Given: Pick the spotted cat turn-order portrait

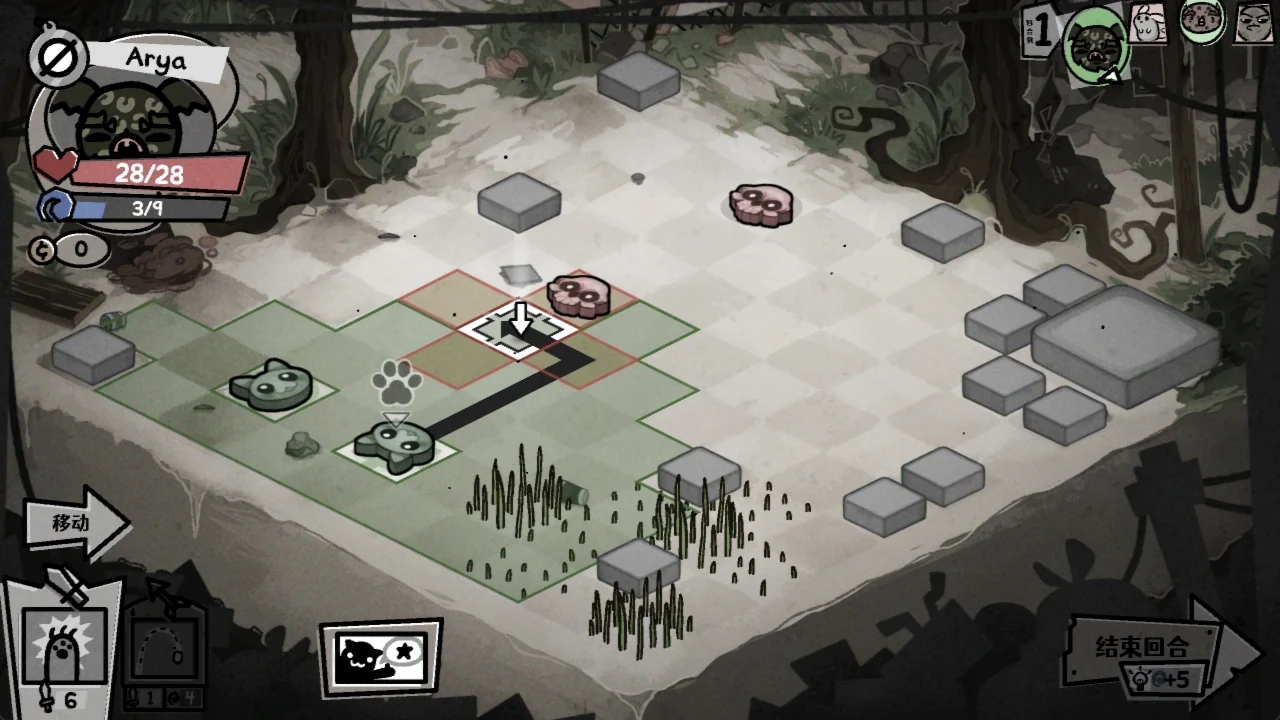Looking at the screenshot, I should click(1203, 20).
